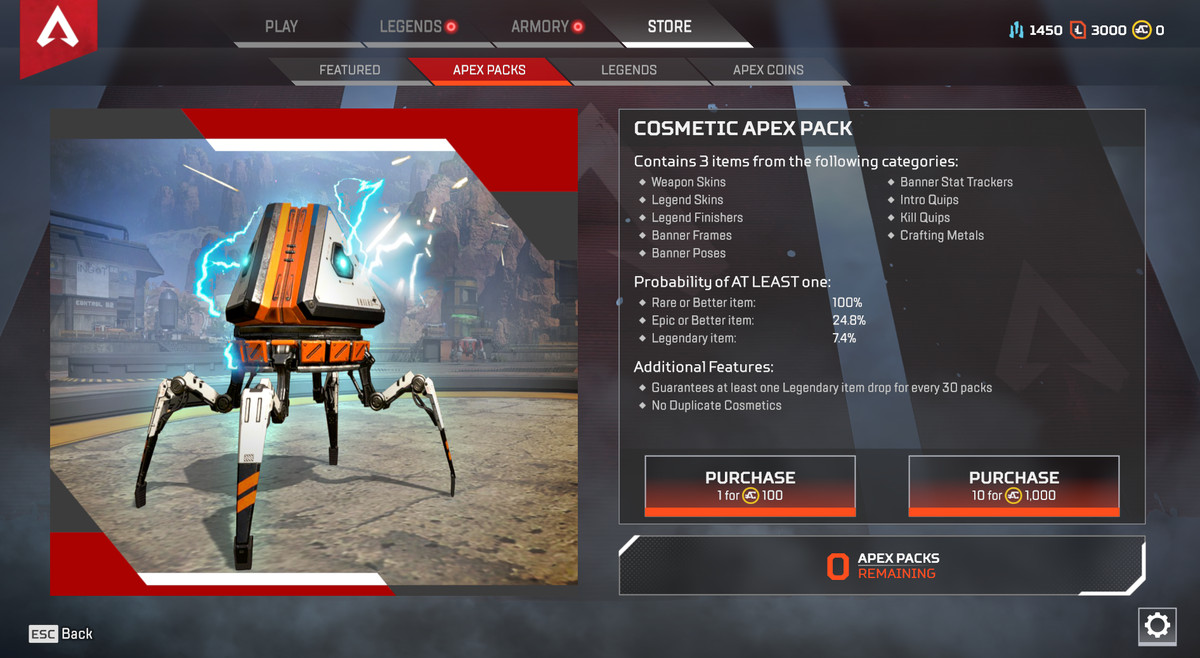
Task: Click the Back button
Action: click(61, 634)
